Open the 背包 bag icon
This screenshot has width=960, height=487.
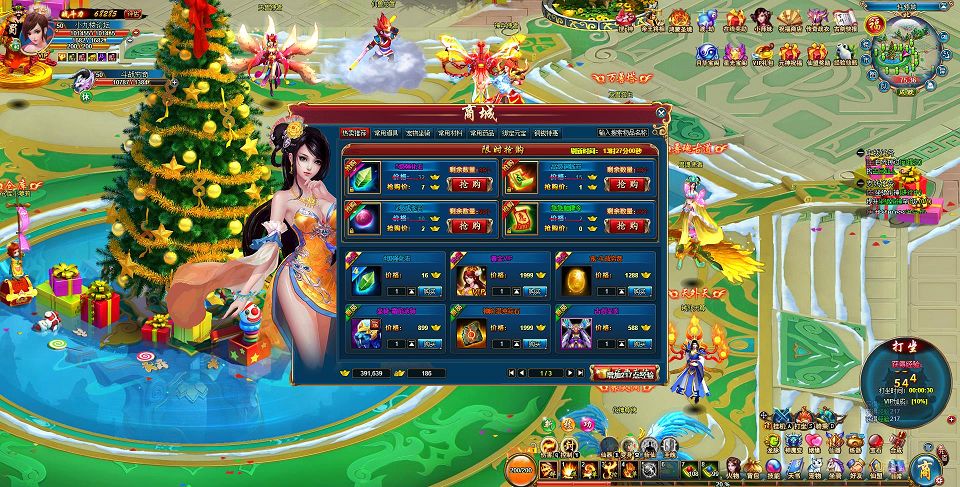[x=753, y=468]
